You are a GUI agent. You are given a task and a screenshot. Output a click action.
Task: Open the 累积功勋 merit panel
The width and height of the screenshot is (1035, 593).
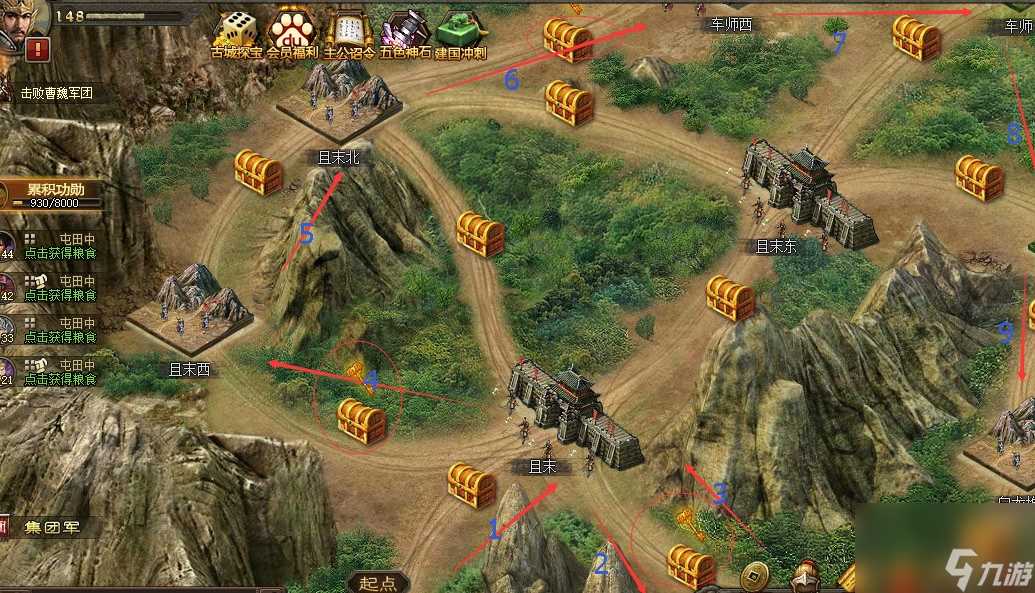pos(56,194)
